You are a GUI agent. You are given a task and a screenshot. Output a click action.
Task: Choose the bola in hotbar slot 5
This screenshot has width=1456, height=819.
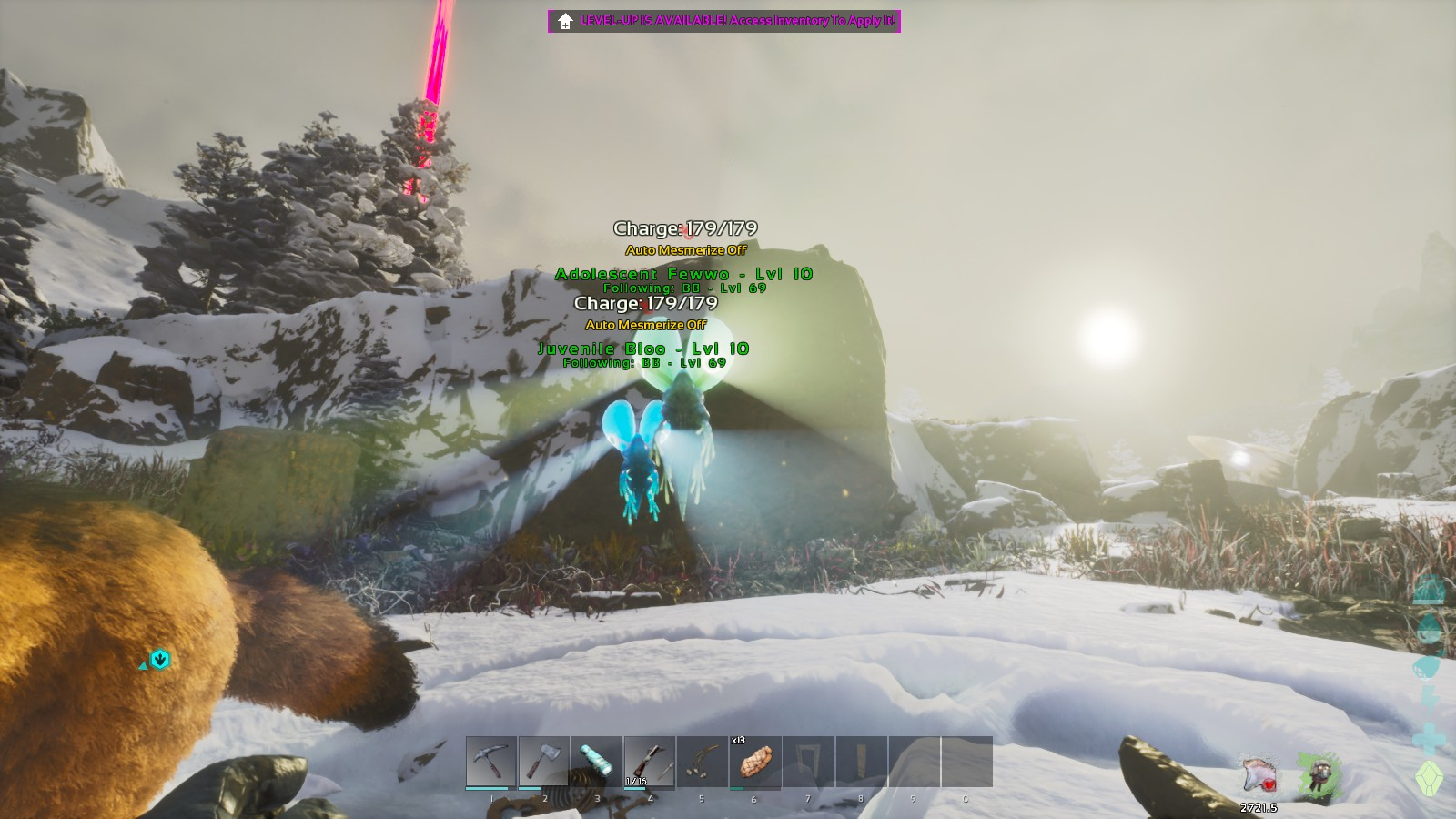pyautogui.click(x=703, y=762)
